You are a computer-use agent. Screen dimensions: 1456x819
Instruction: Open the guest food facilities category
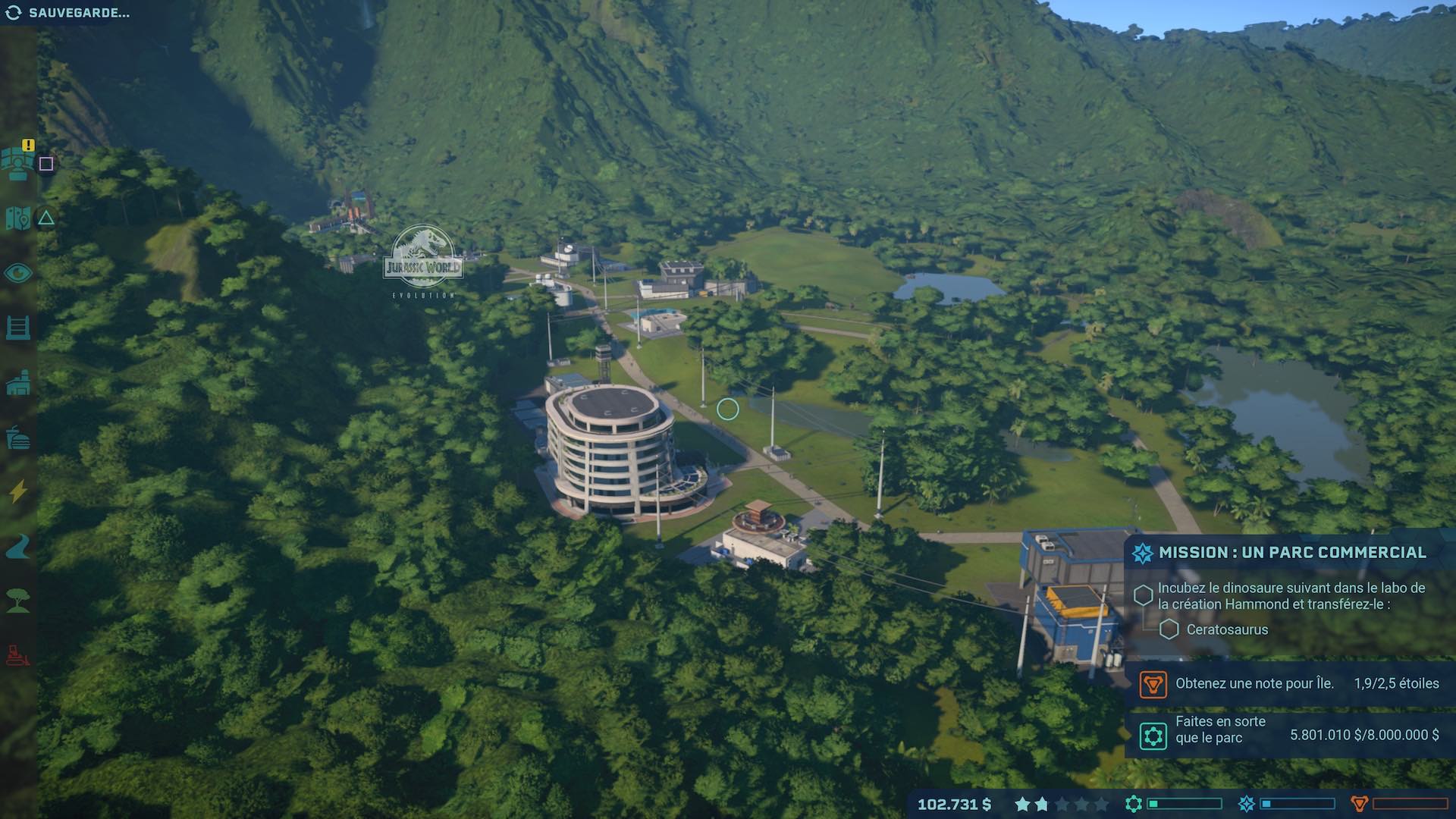[18, 438]
